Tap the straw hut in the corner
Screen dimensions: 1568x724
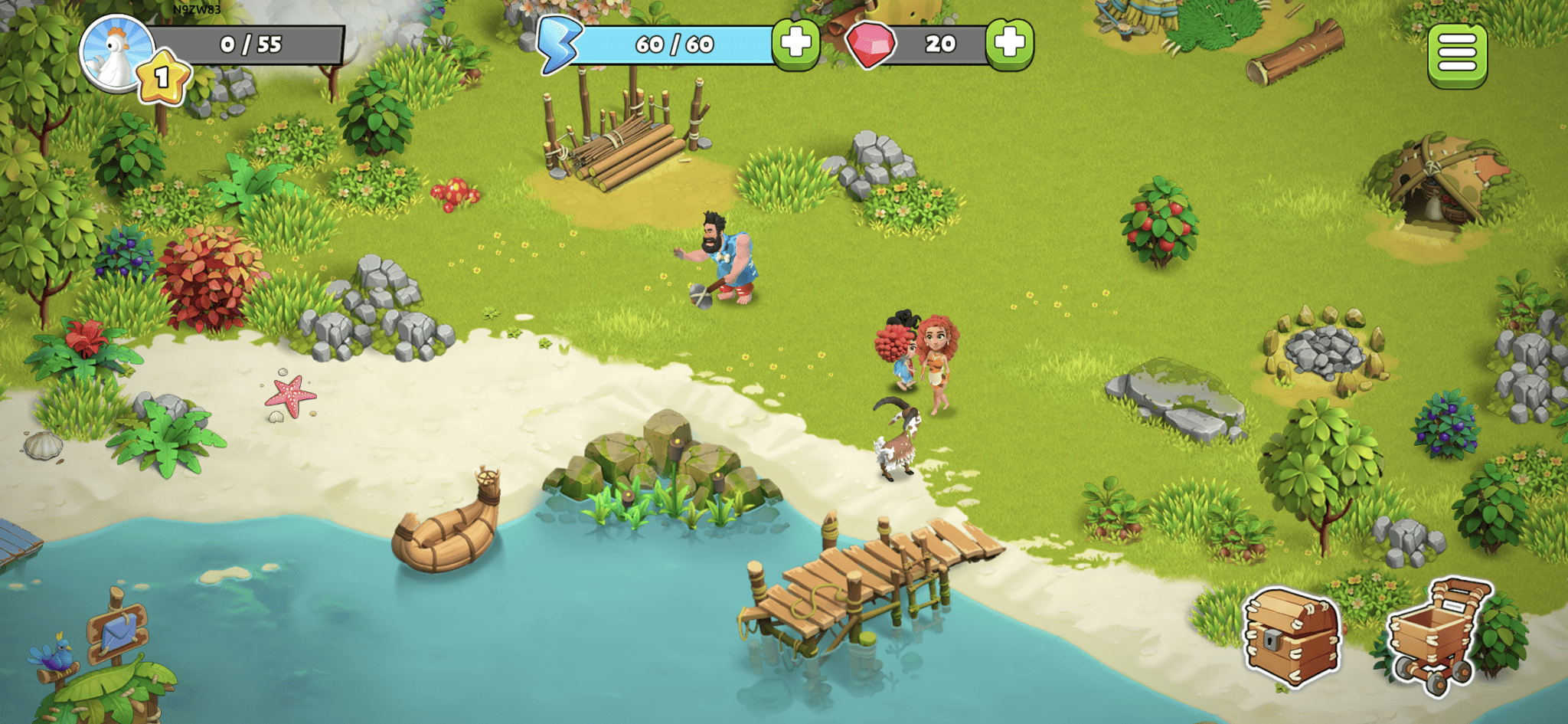point(1439,176)
